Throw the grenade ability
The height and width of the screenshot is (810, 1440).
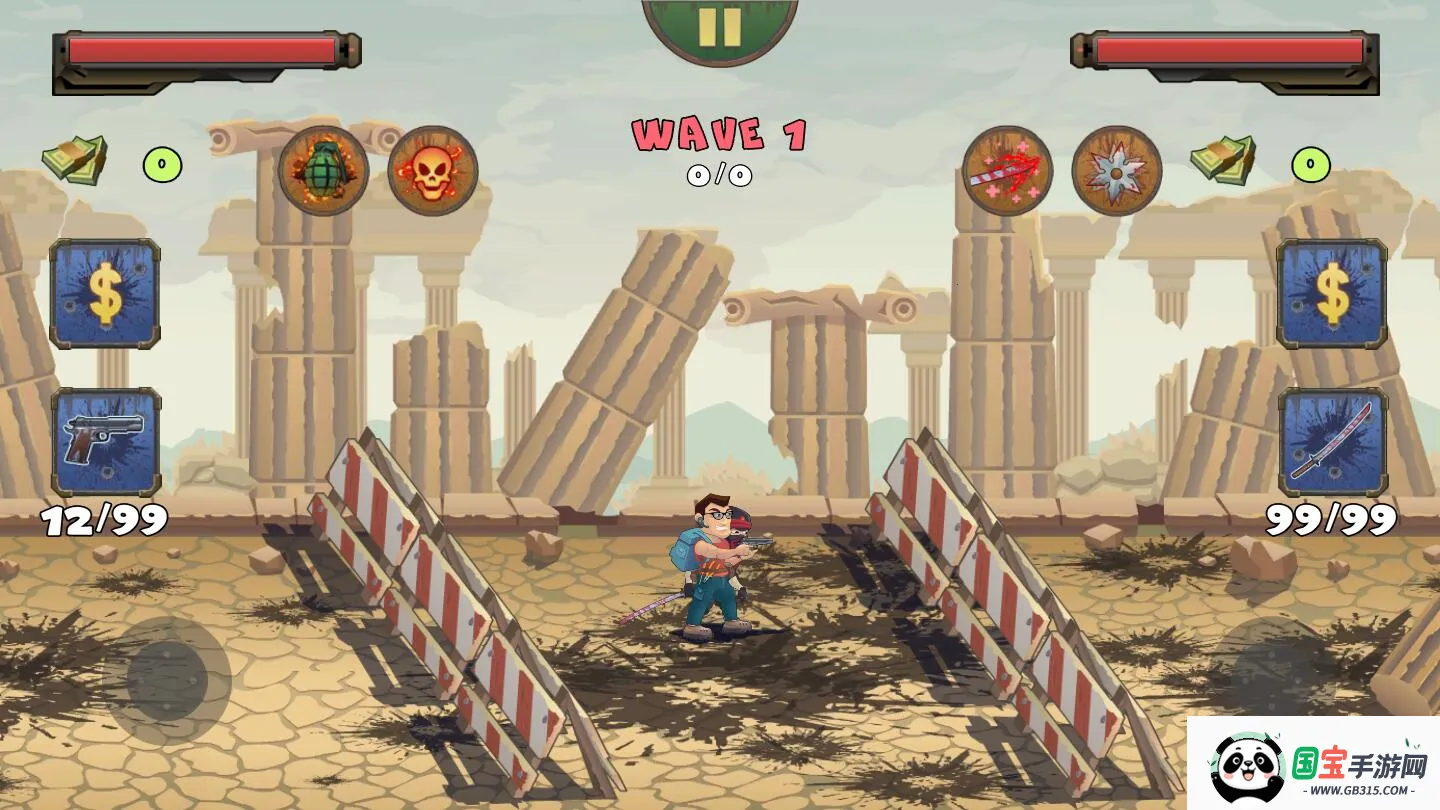click(323, 171)
